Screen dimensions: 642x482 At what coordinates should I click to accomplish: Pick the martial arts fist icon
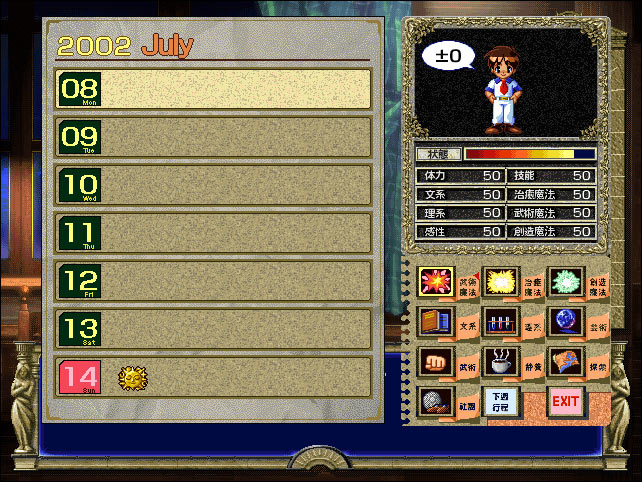coord(437,361)
